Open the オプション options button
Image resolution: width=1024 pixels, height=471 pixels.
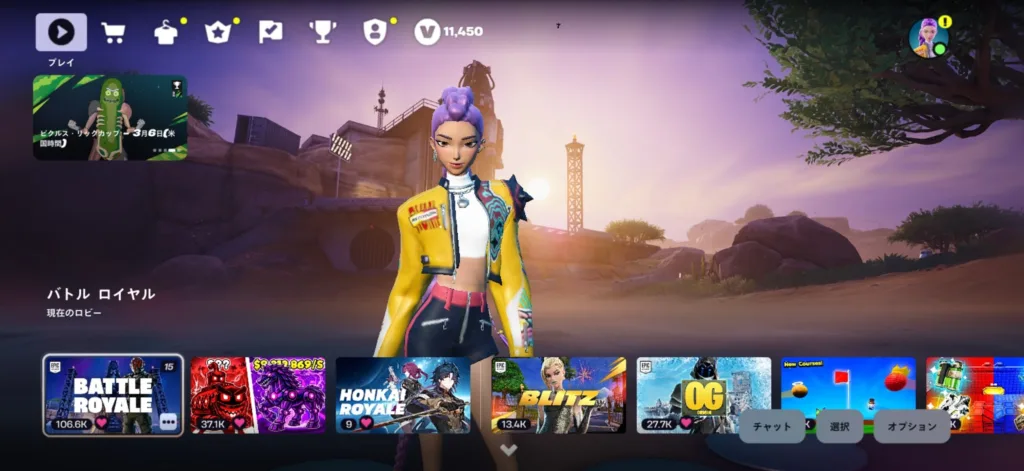pyautogui.click(x=911, y=426)
